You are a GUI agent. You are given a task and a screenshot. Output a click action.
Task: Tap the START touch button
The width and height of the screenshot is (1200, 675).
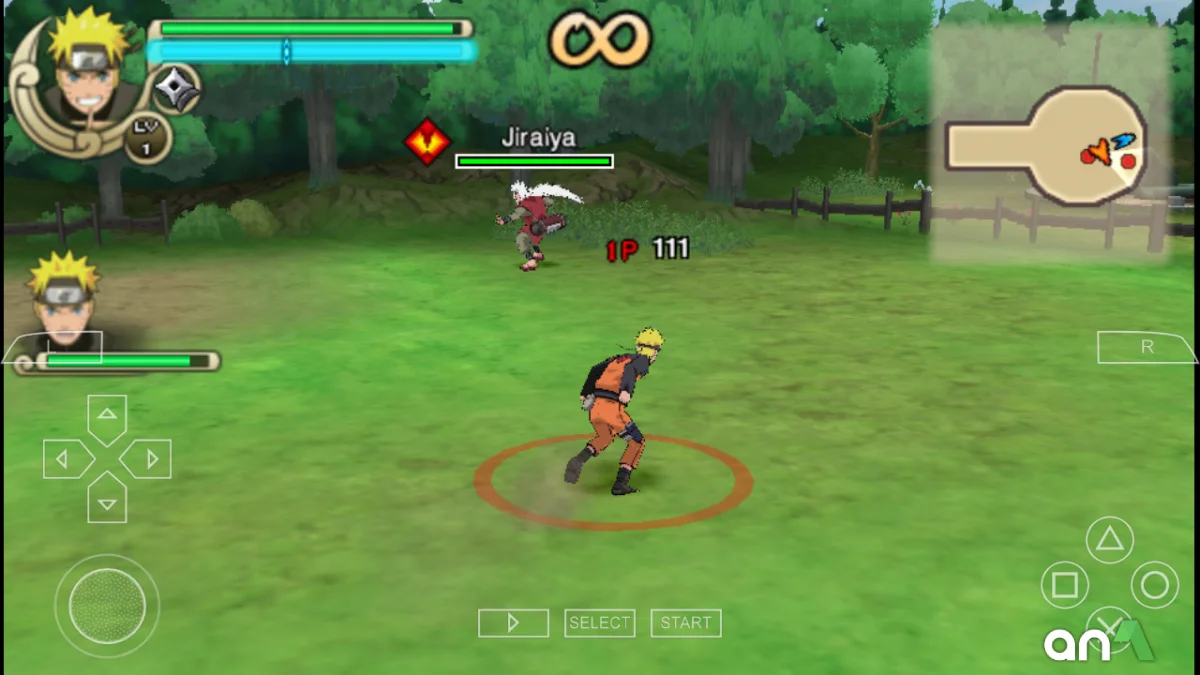tap(686, 623)
